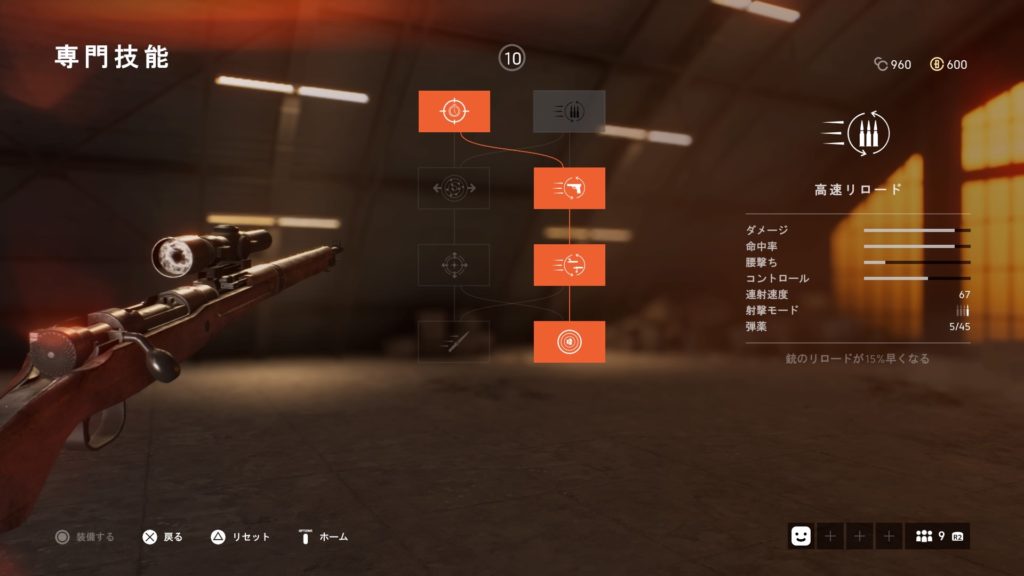Pick the dimmed target-with-side-arrows specialization
The image size is (1024, 576).
click(x=454, y=188)
